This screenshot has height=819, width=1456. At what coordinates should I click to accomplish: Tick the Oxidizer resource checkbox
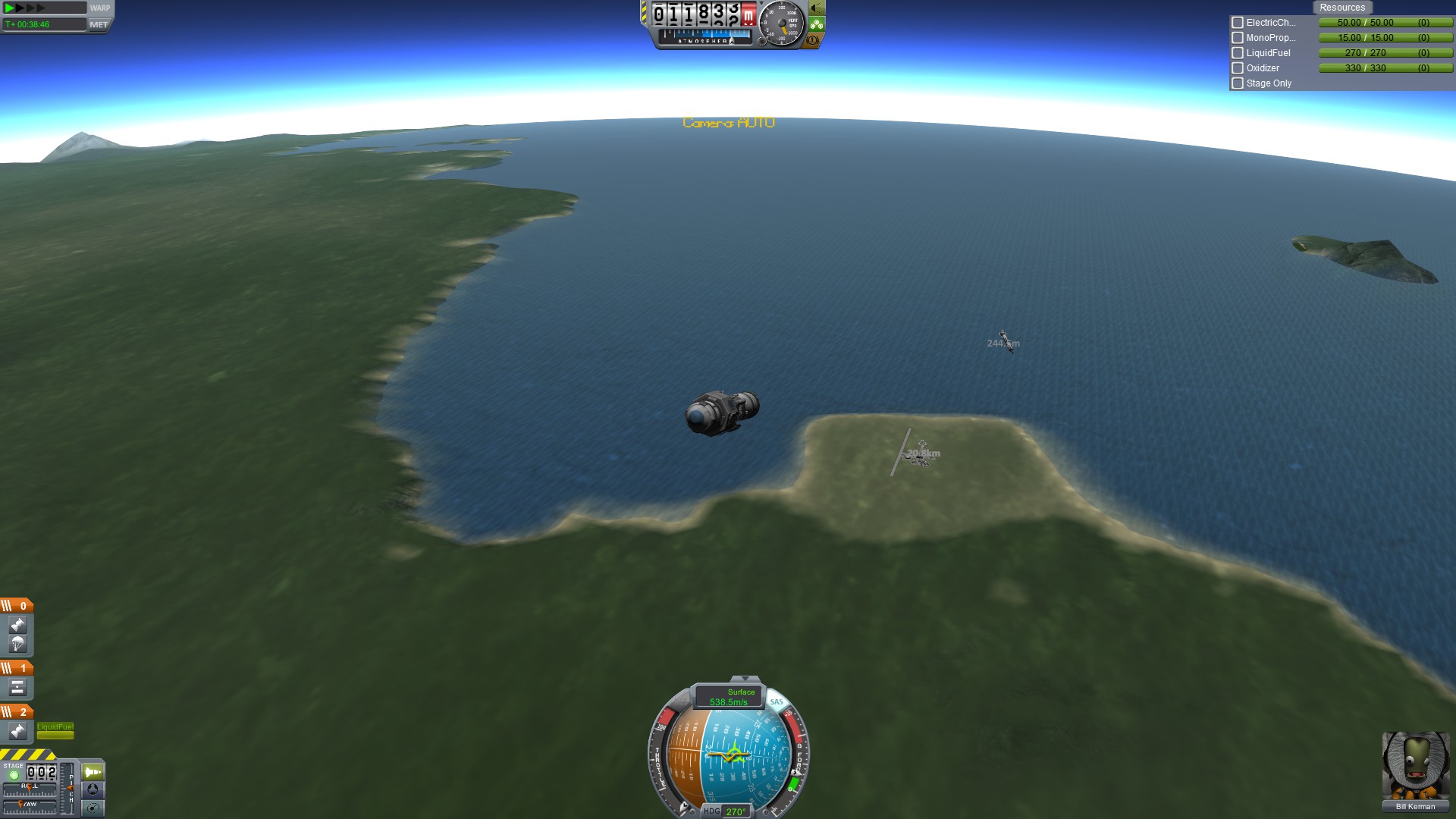(1238, 68)
